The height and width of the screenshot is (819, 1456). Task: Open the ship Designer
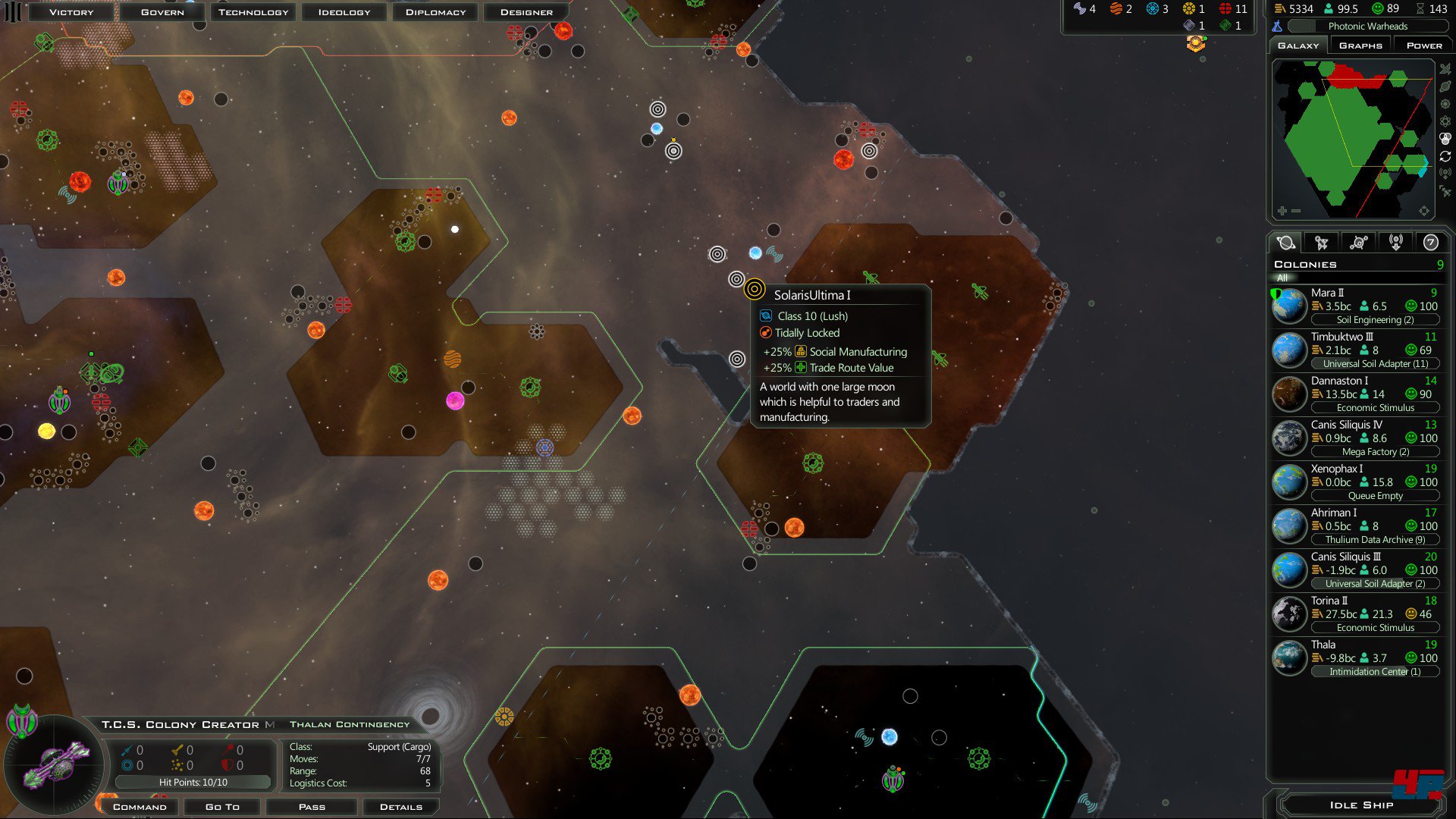click(x=526, y=12)
